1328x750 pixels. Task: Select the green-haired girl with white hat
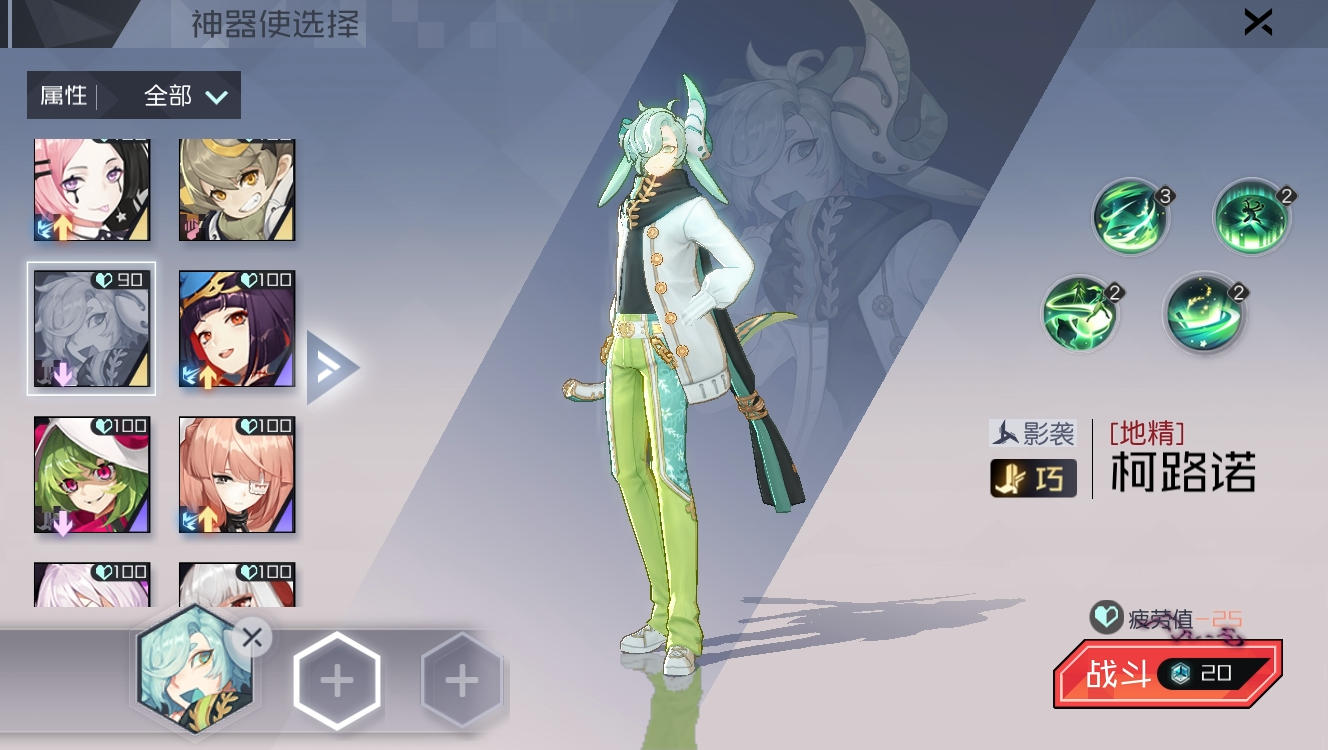point(91,474)
